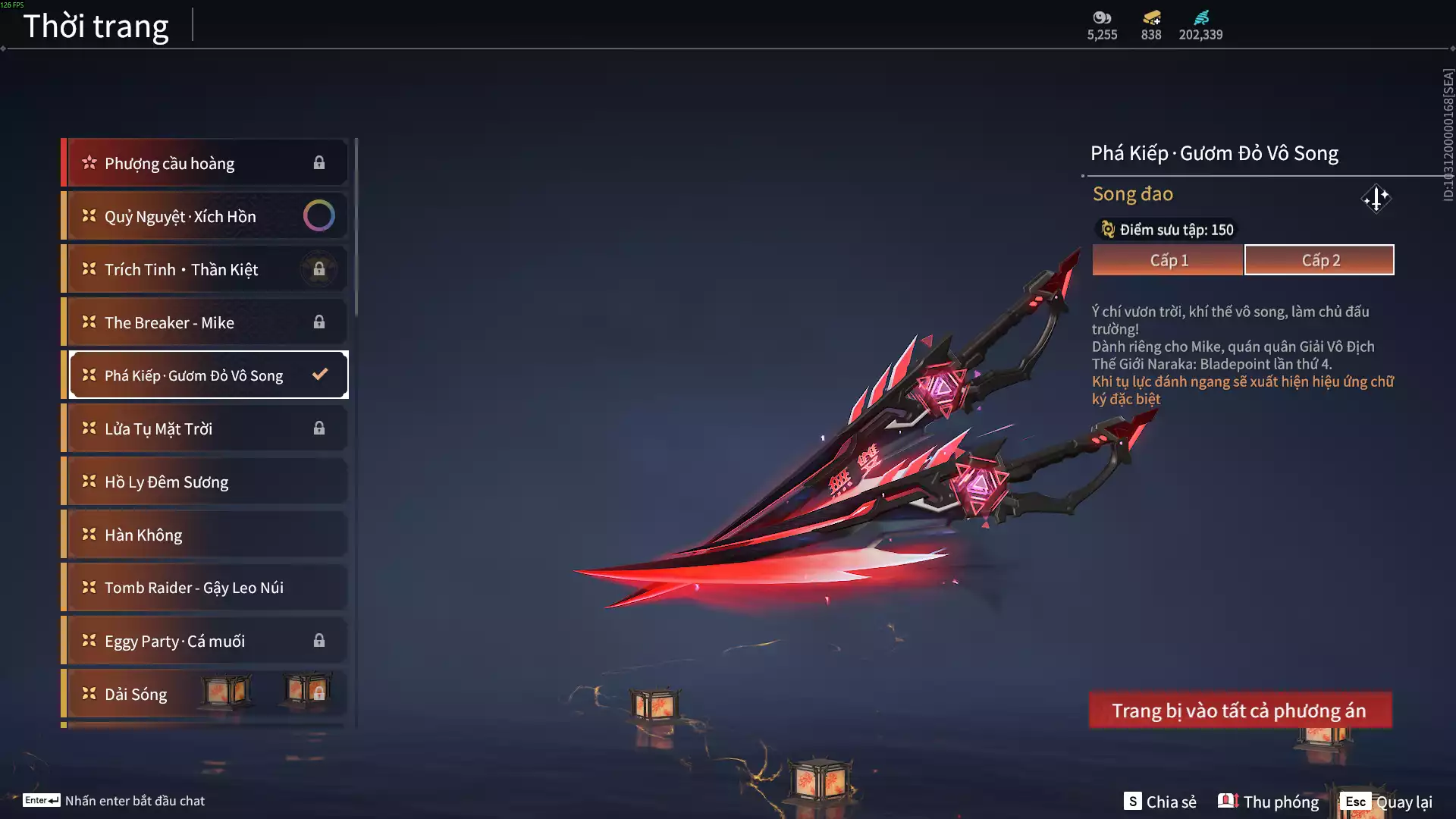
Task: Click the gold ingot currency icon
Action: tap(1151, 17)
